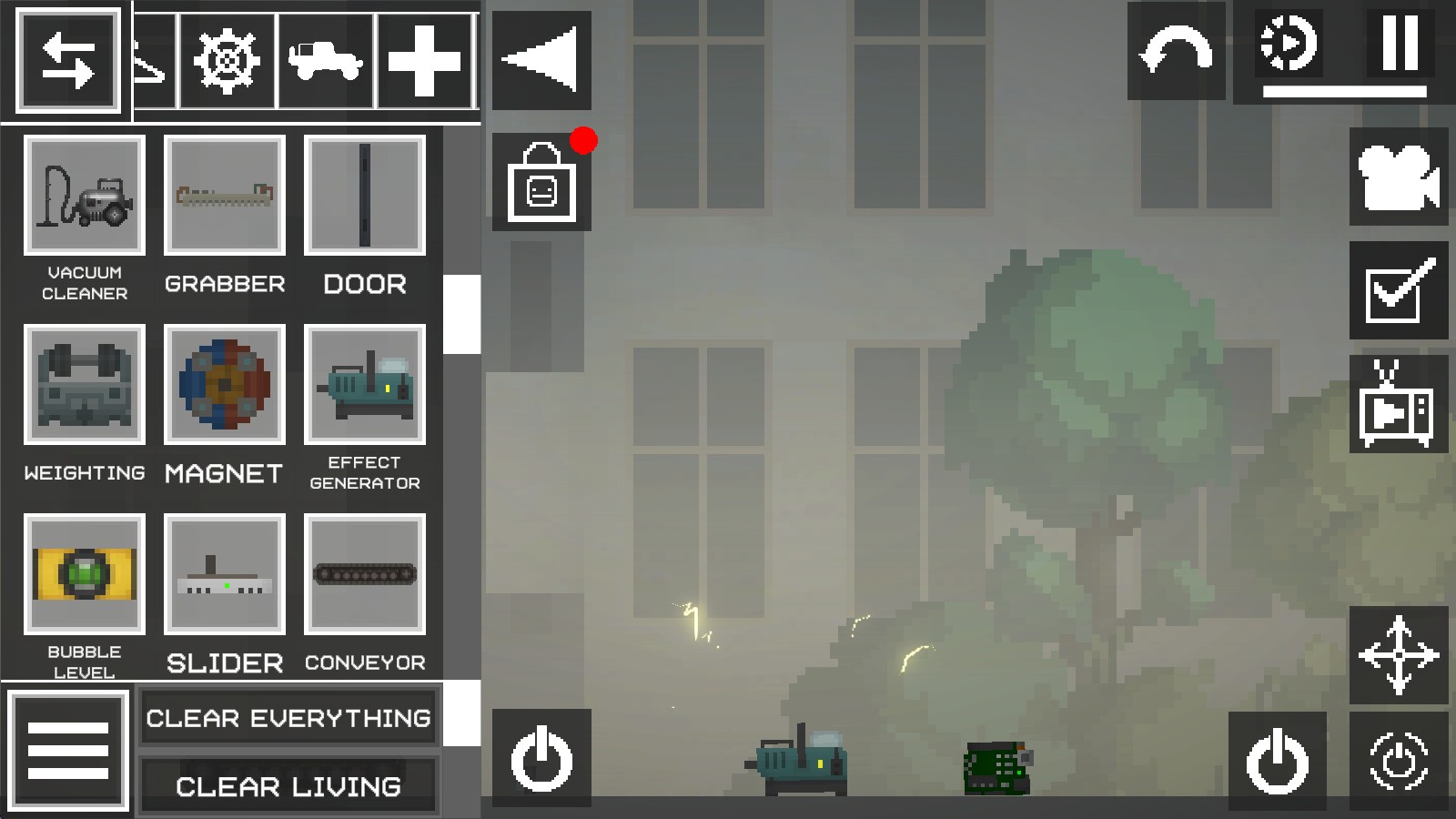1456x819 pixels.
Task: Click the Clear Everything button
Action: 288,718
